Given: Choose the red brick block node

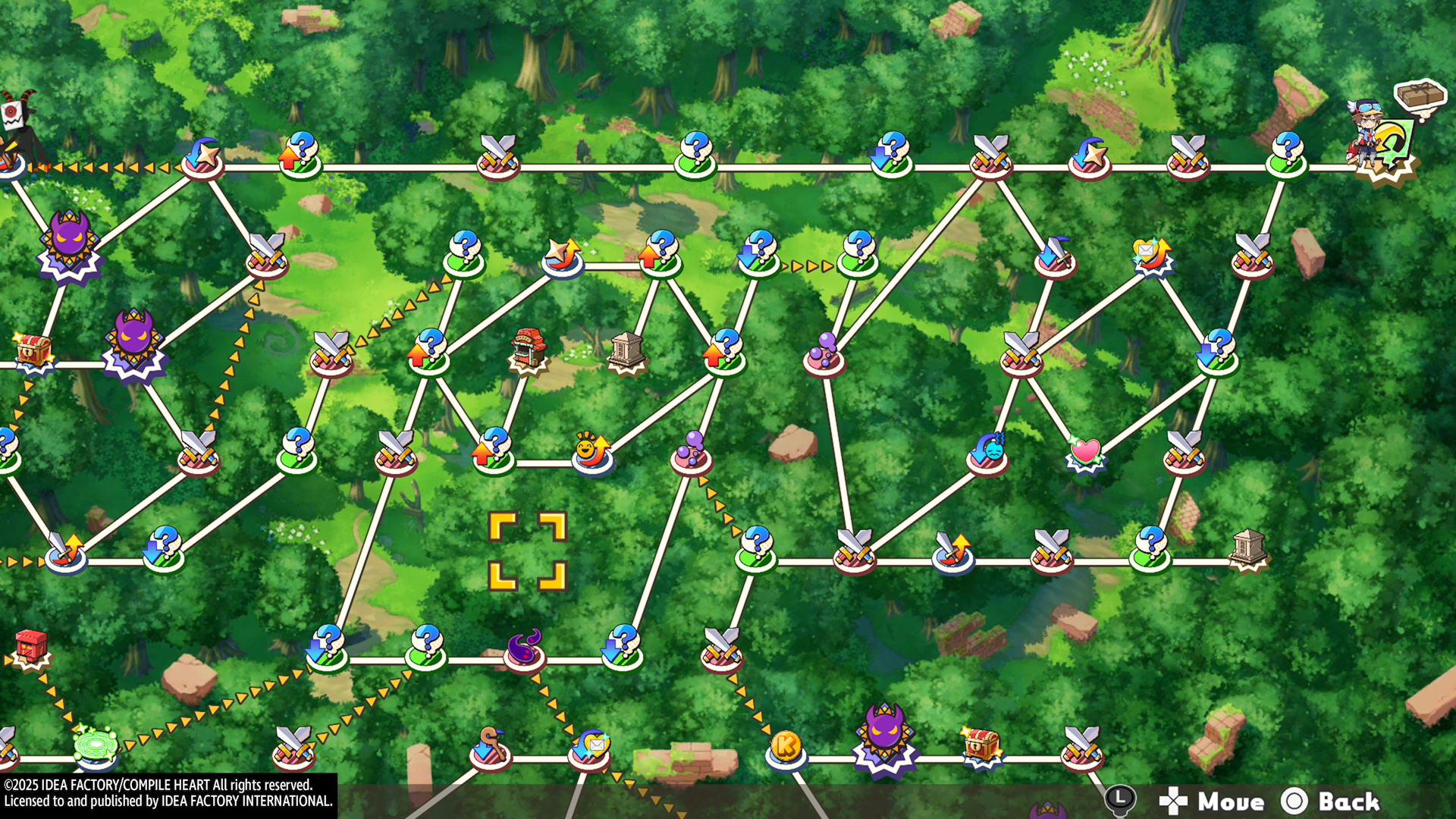Looking at the screenshot, I should tap(31, 647).
